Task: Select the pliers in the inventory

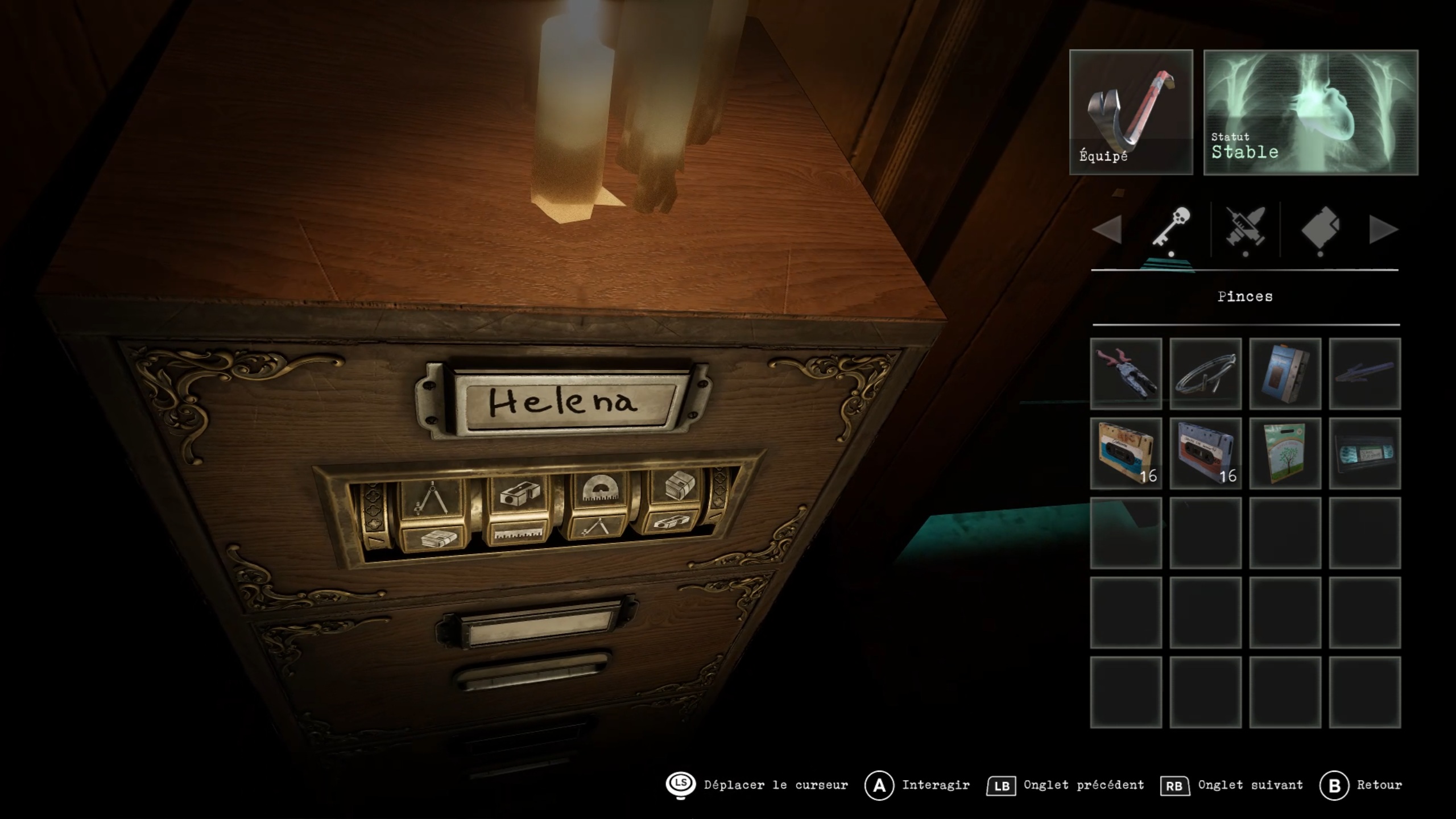Action: (1126, 374)
